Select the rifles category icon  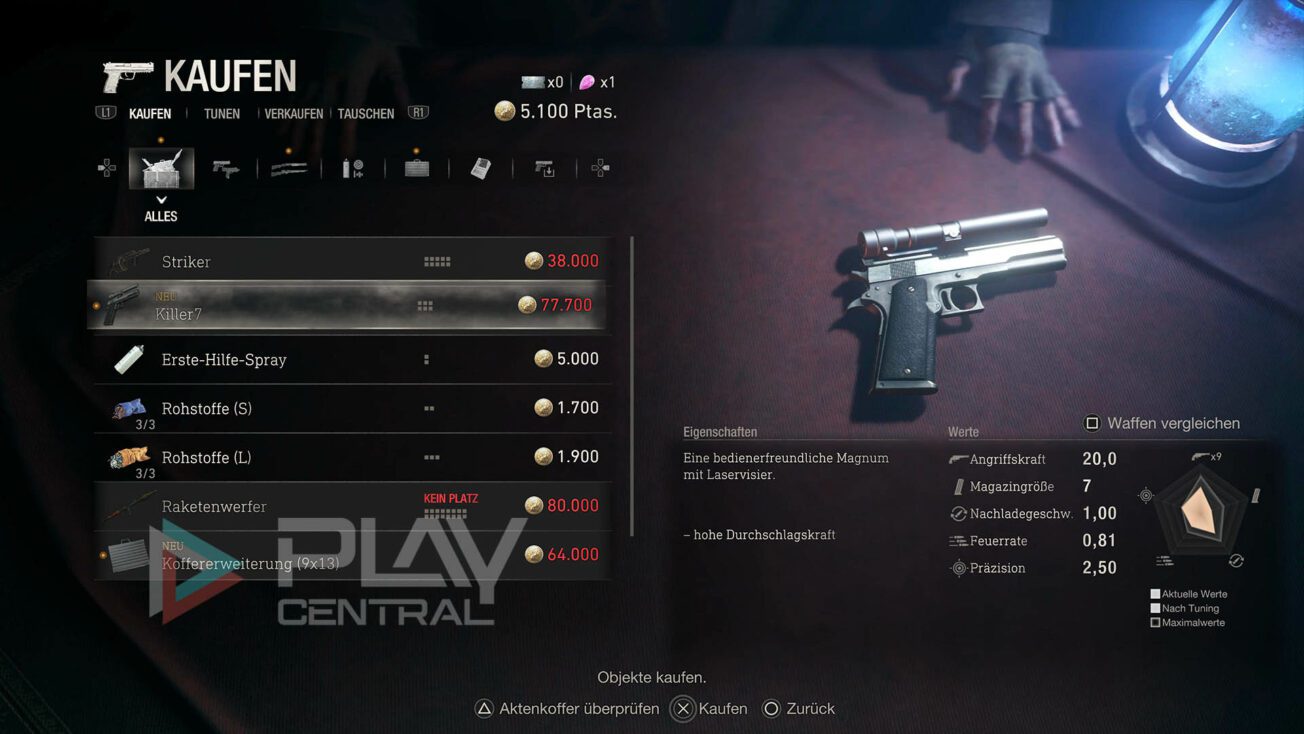(288, 167)
